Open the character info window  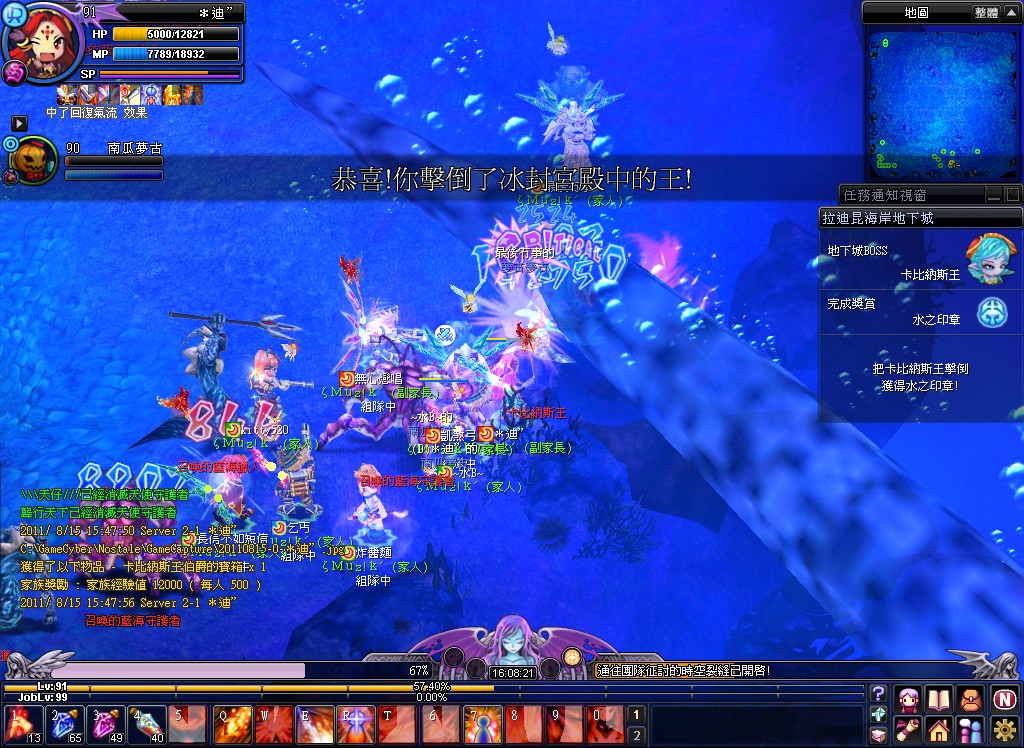coord(909,698)
